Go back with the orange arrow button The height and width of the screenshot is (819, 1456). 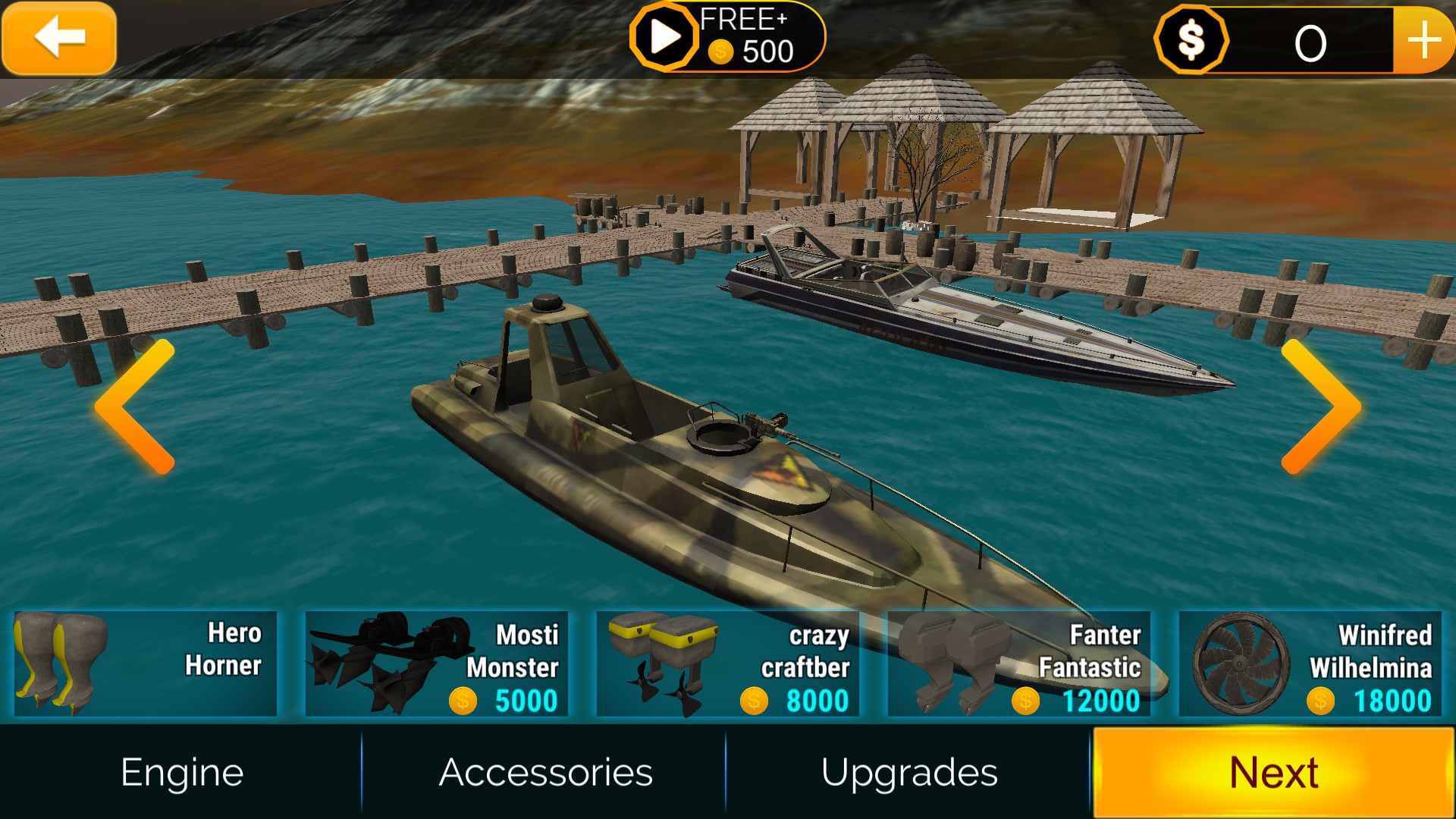coord(59,38)
